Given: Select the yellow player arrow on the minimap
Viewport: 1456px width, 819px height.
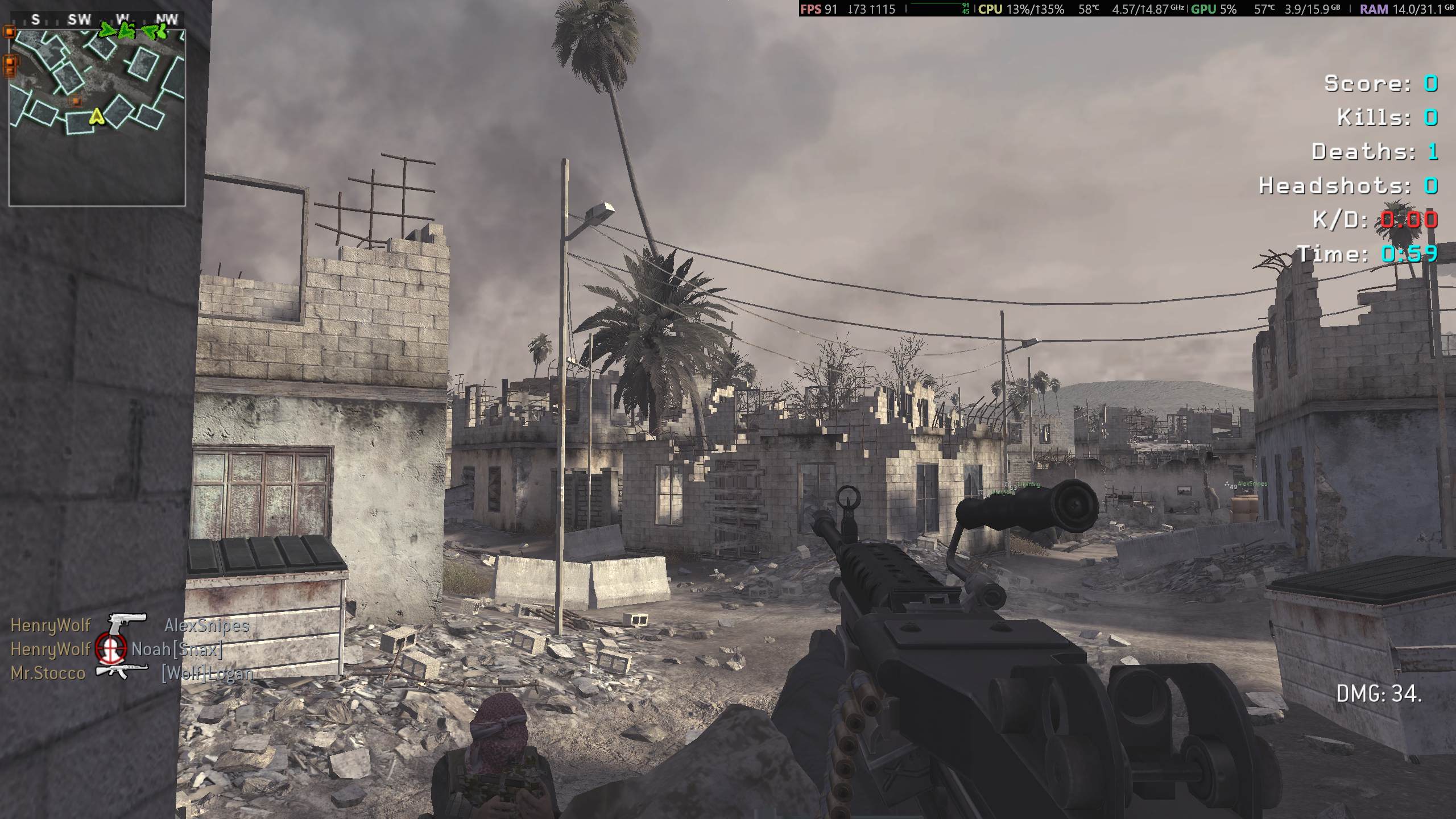Looking at the screenshot, I should tap(97, 117).
